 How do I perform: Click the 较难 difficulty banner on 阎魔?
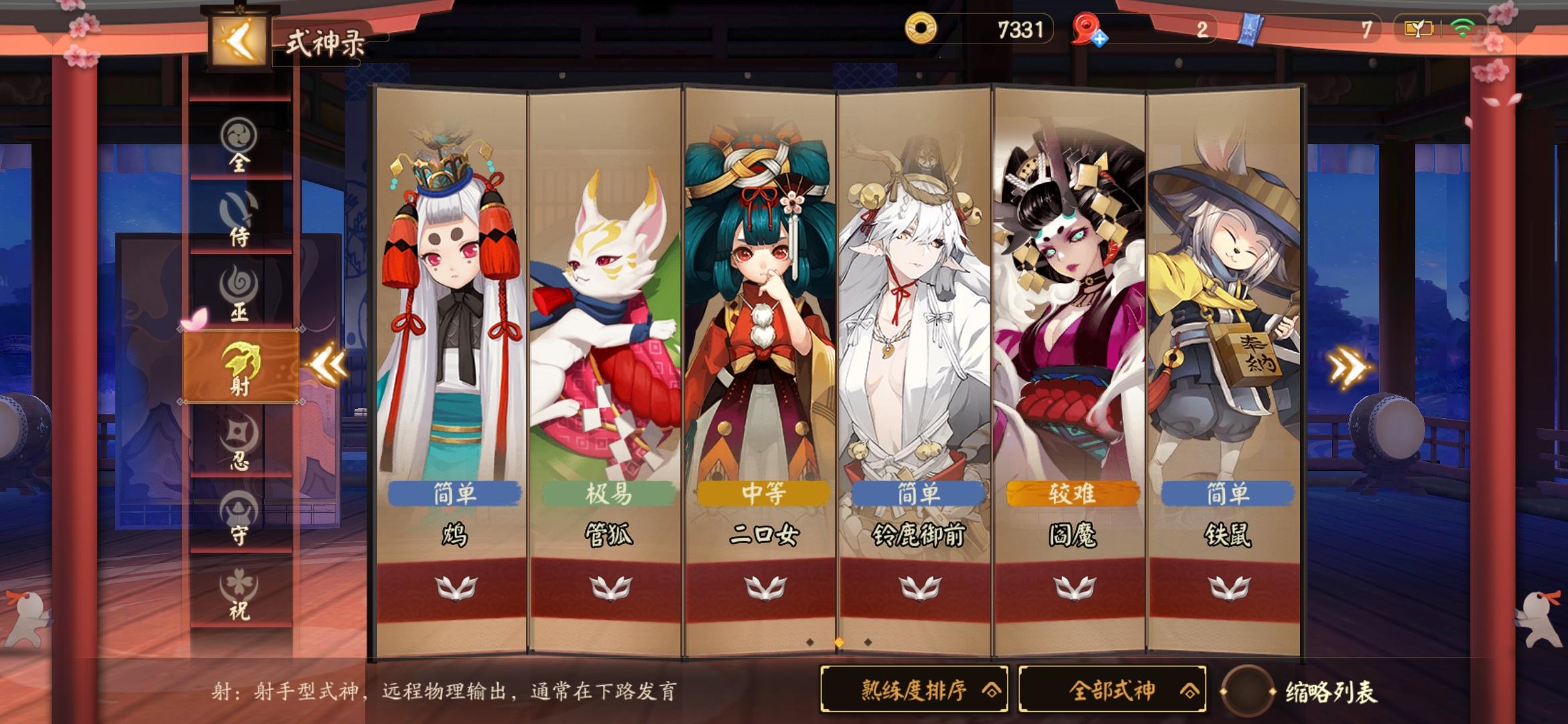pyautogui.click(x=1071, y=493)
